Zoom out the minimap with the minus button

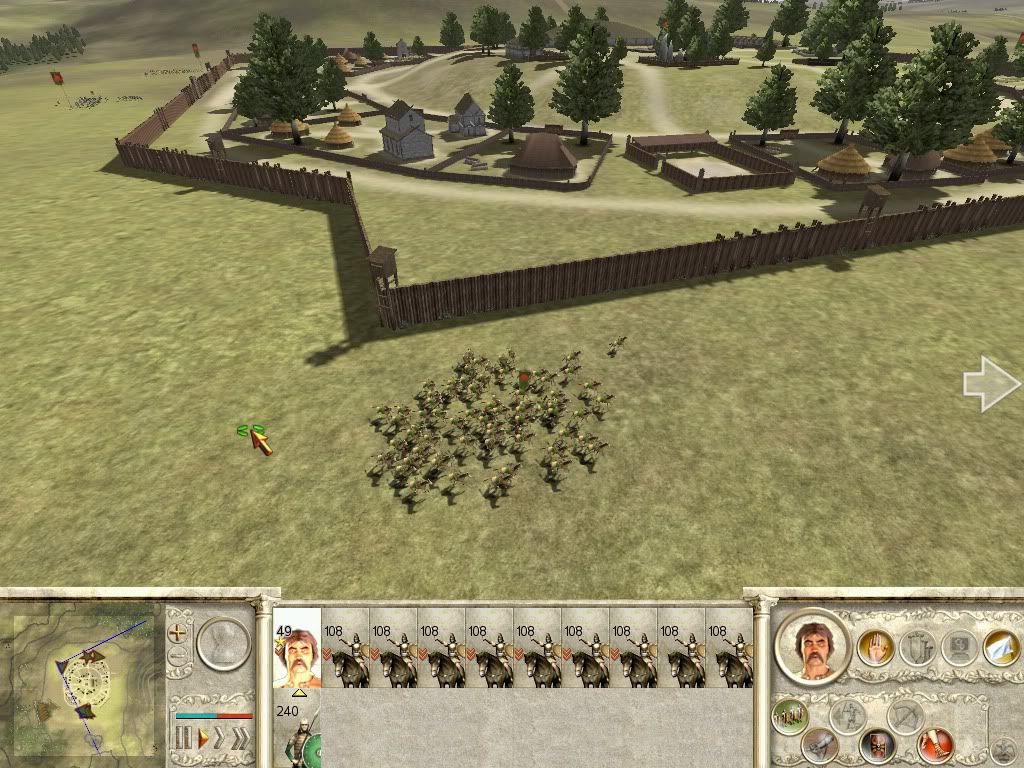click(x=179, y=658)
